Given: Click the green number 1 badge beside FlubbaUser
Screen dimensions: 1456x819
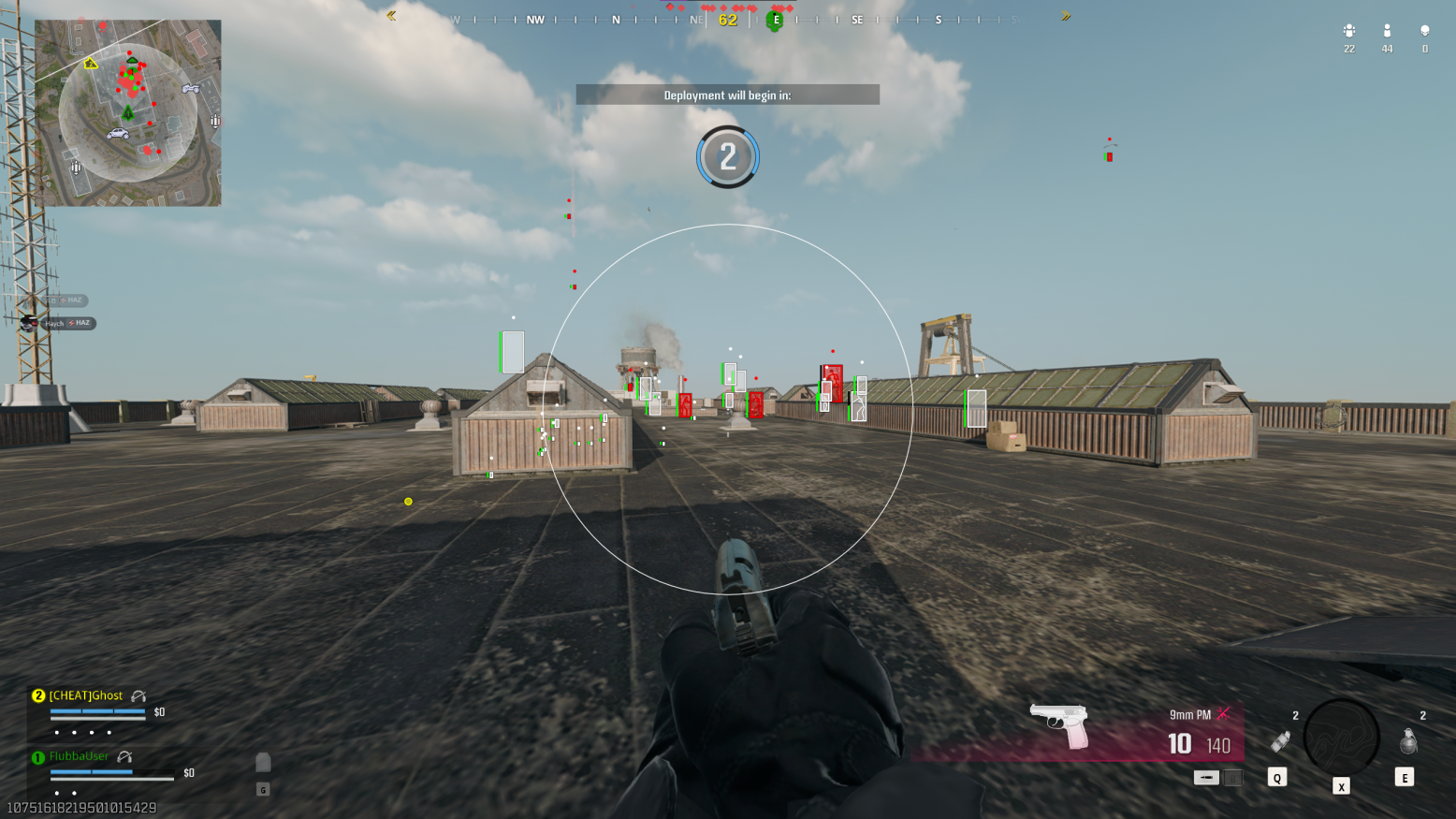Looking at the screenshot, I should [36, 756].
